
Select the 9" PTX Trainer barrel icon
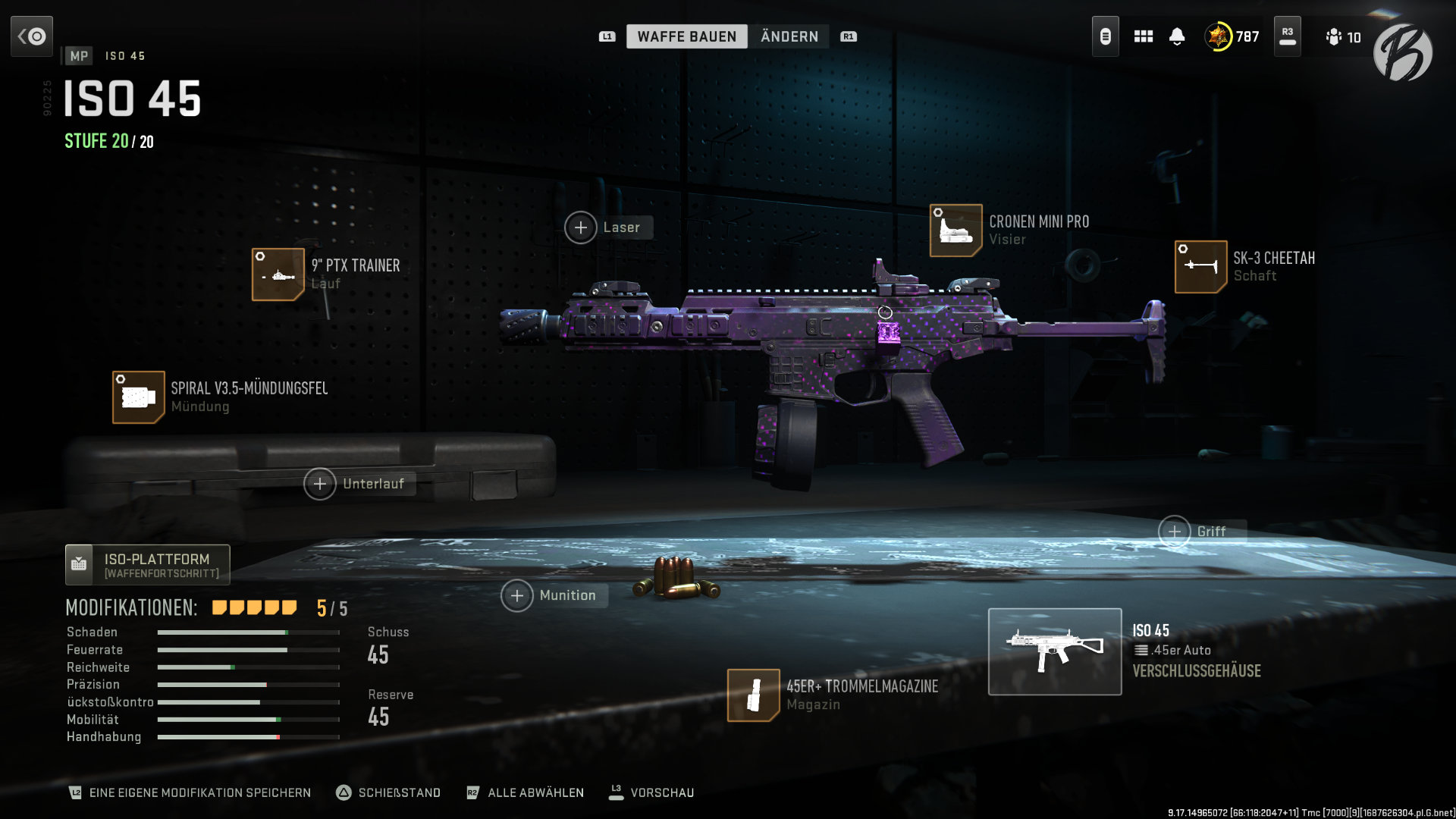click(x=278, y=274)
